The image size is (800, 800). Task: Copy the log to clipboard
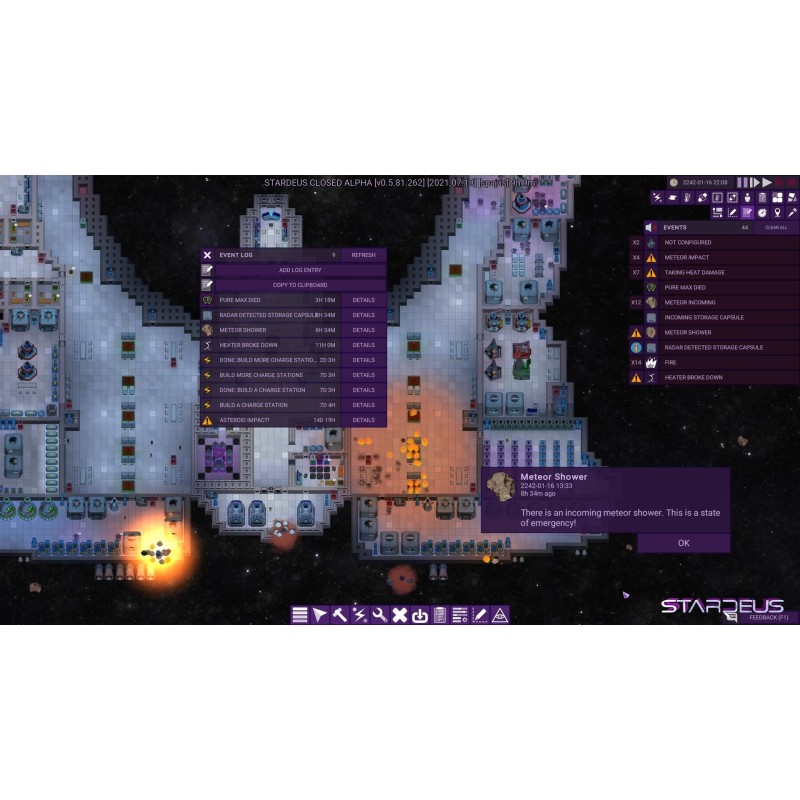[300, 285]
